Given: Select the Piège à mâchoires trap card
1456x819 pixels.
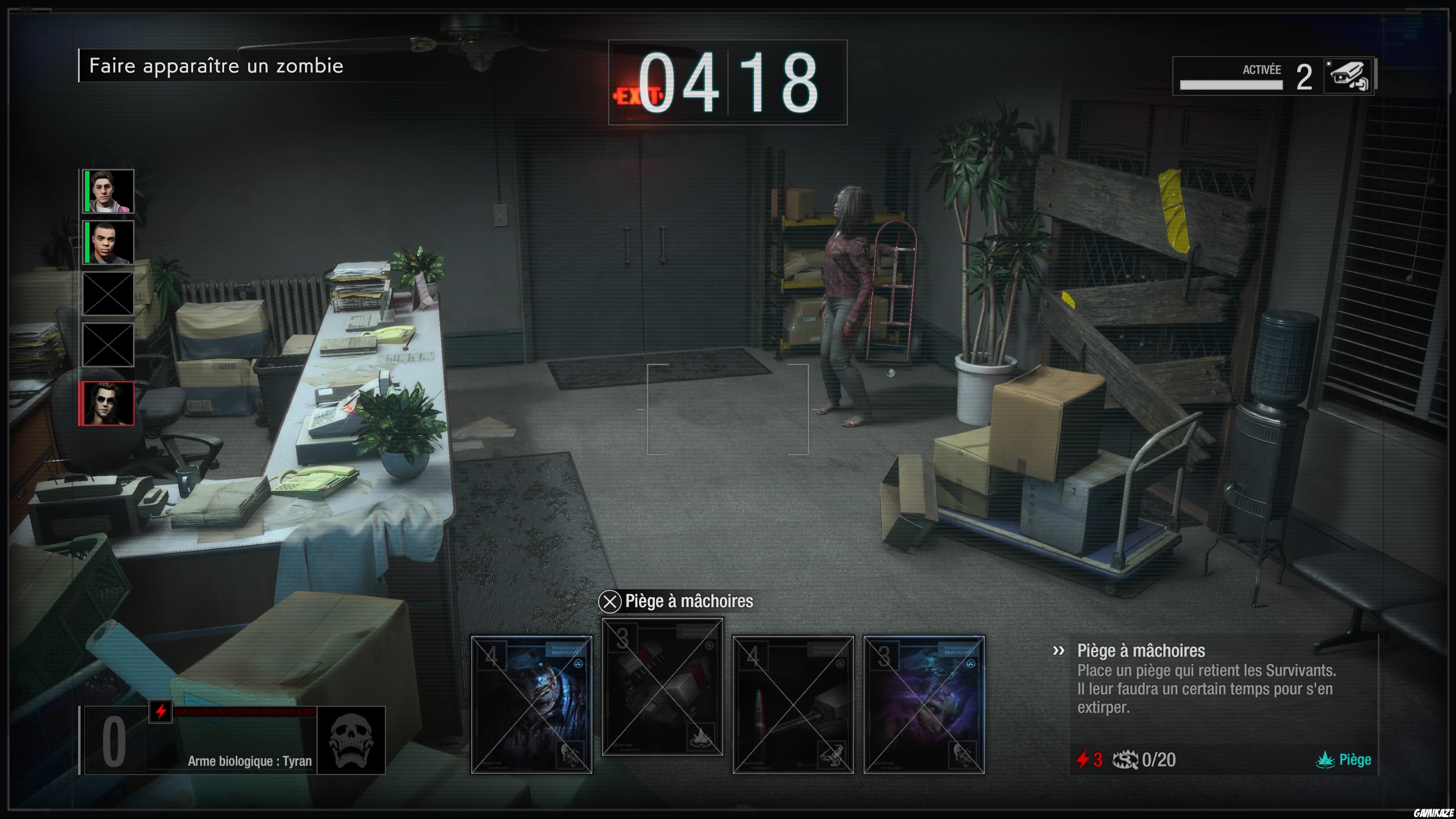Looking at the screenshot, I should pyautogui.click(x=662, y=687).
